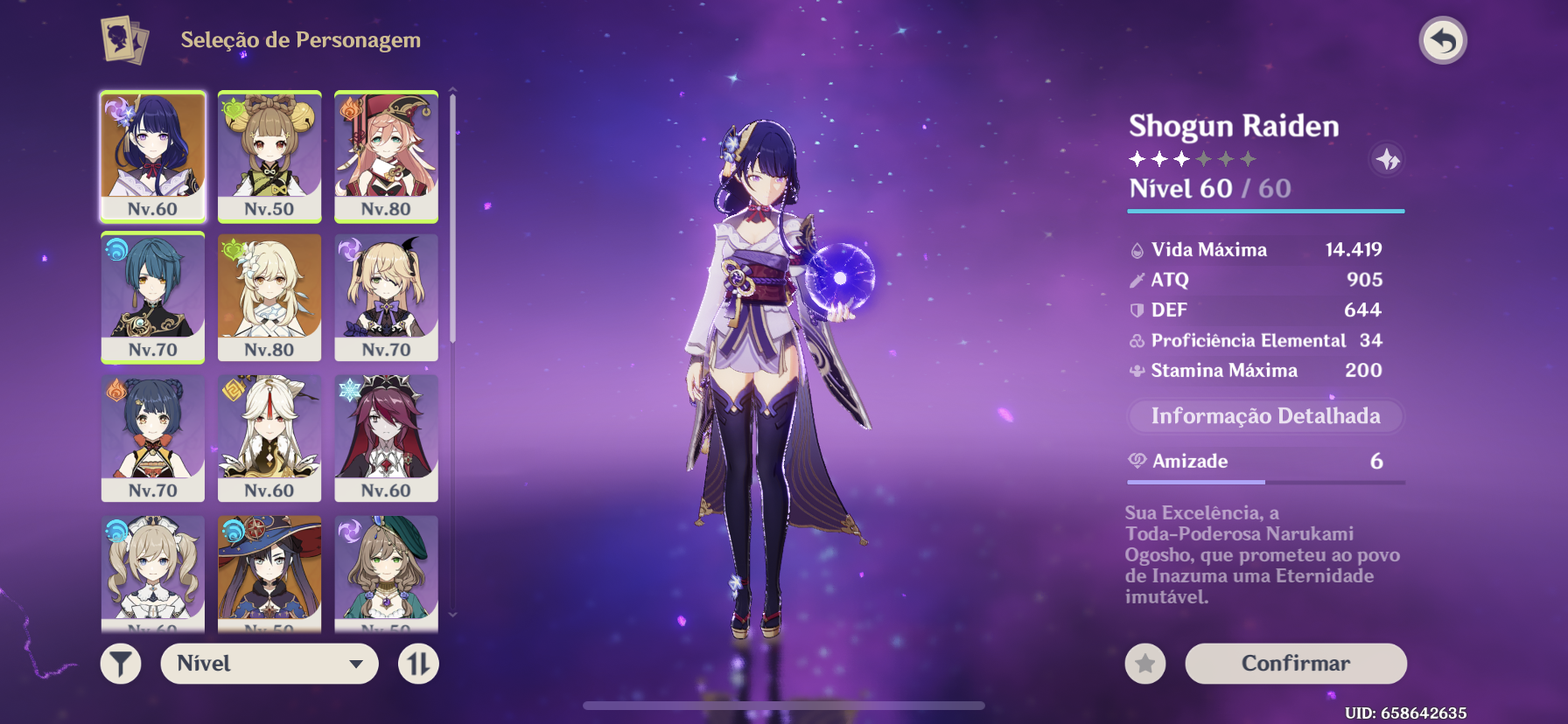Select Mona with the witch hat
The height and width of the screenshot is (724, 1568).
click(269, 571)
